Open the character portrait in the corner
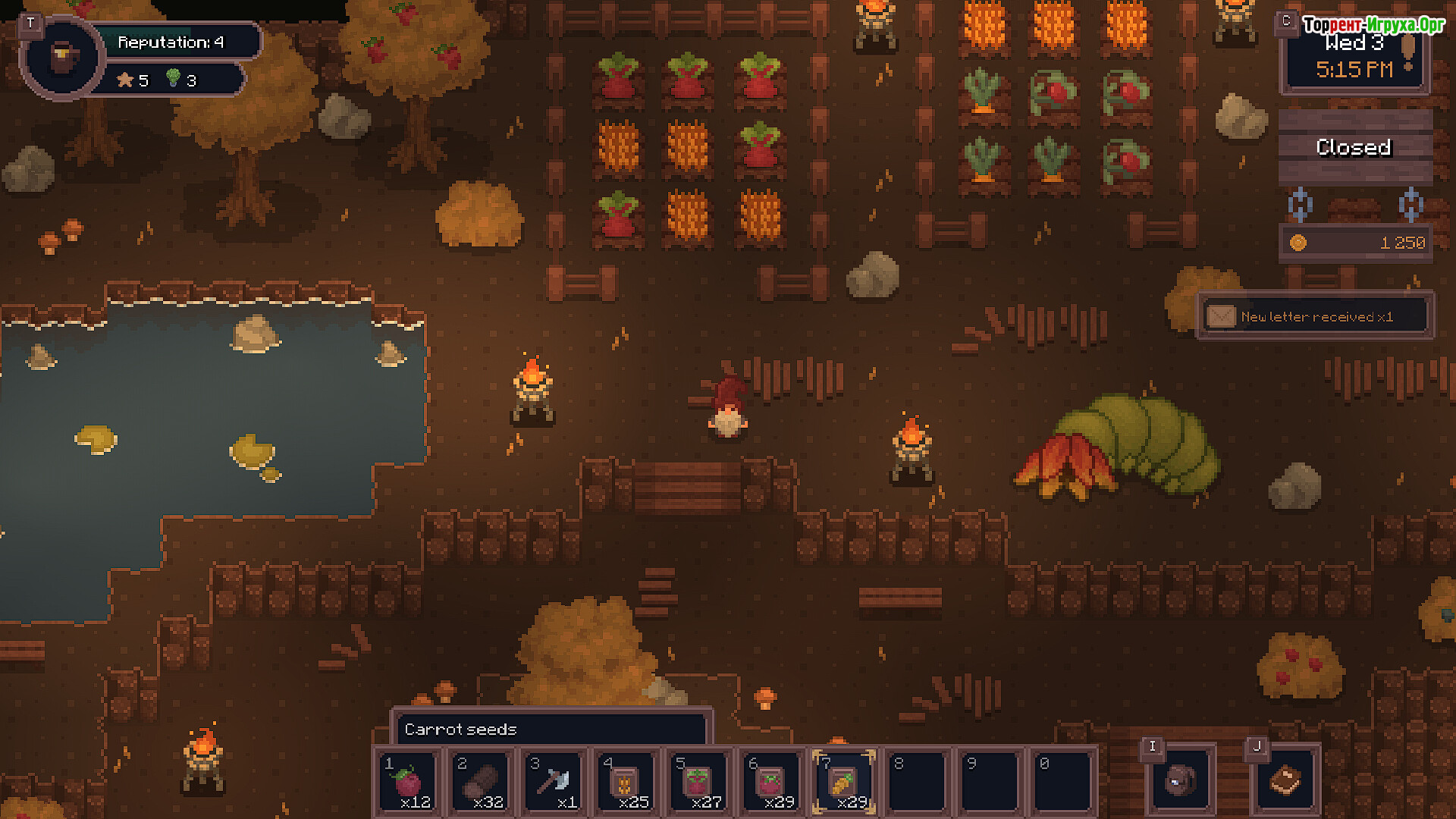Screen dimensions: 1456x819 (x=62, y=58)
